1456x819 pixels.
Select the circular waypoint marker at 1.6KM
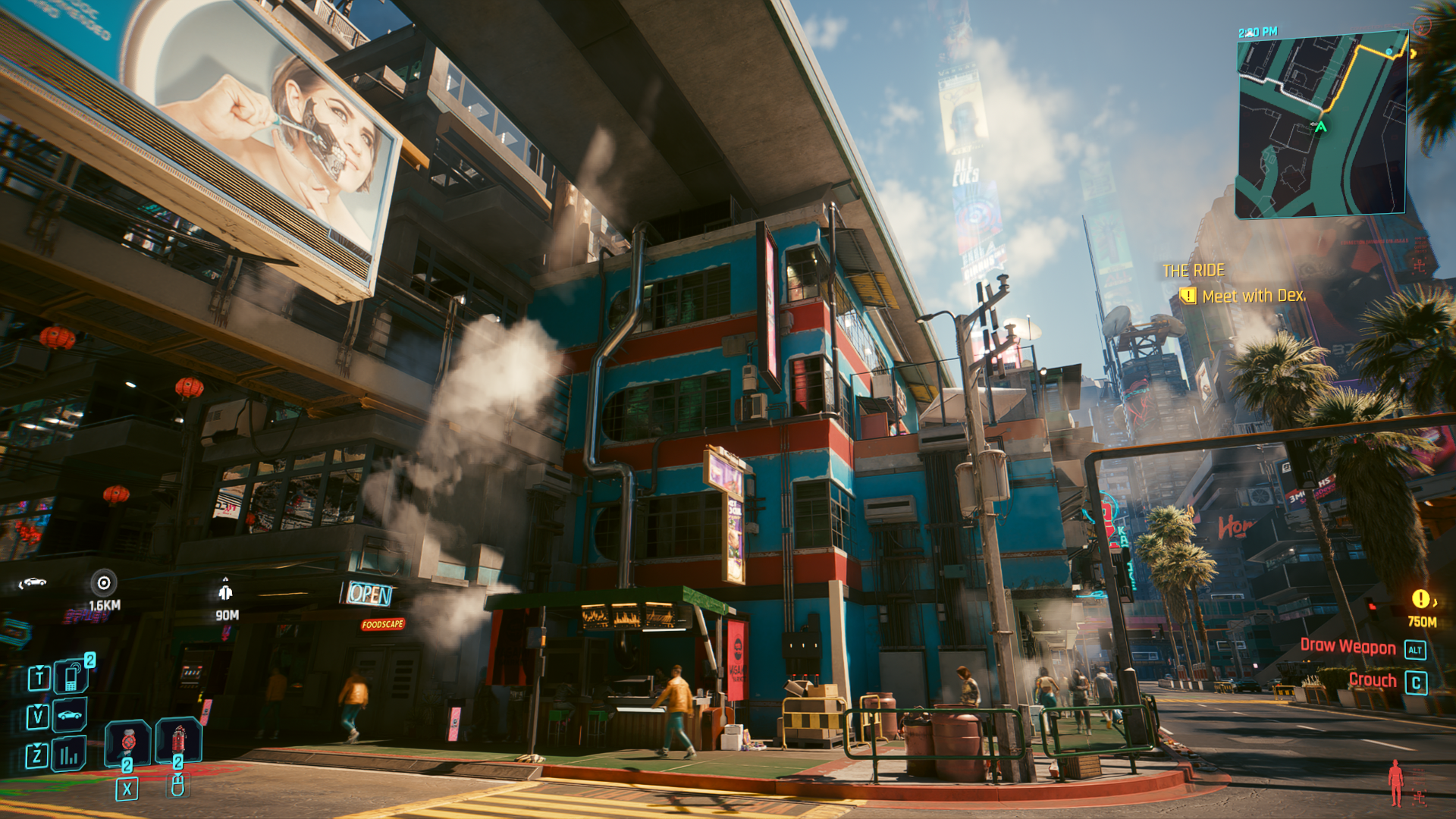(104, 582)
